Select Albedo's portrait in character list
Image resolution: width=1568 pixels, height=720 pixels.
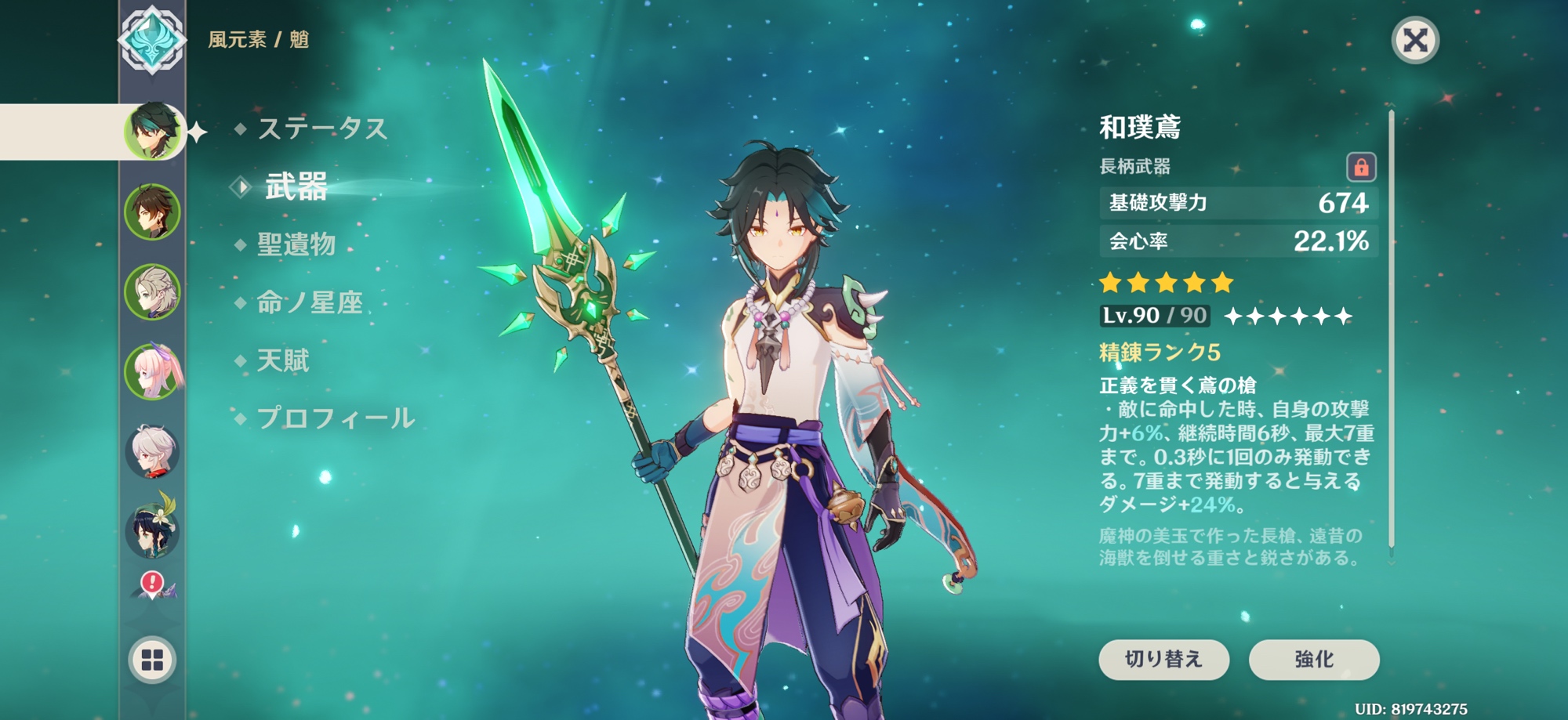click(x=152, y=291)
